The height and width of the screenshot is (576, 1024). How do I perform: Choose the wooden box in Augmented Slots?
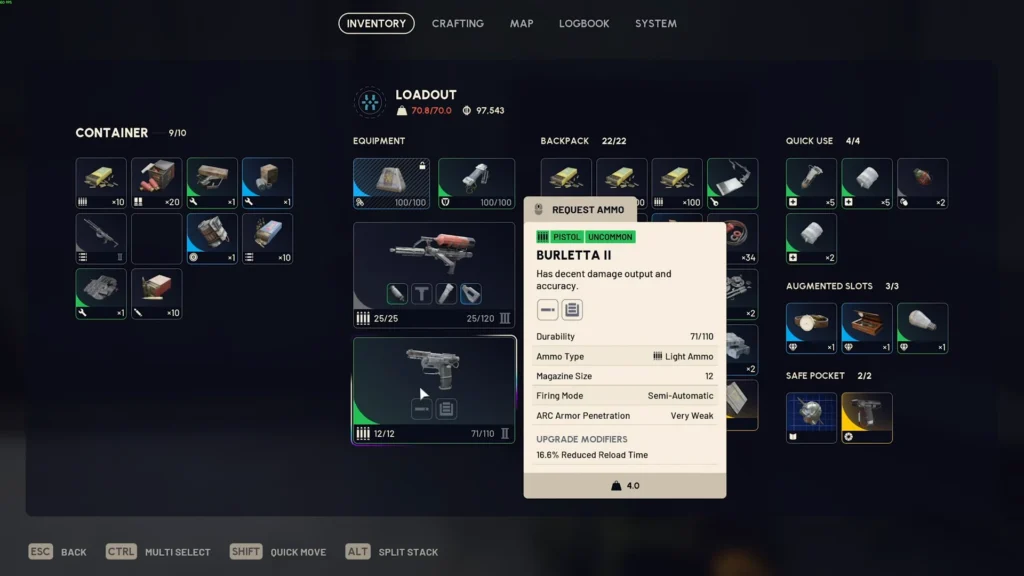866,328
